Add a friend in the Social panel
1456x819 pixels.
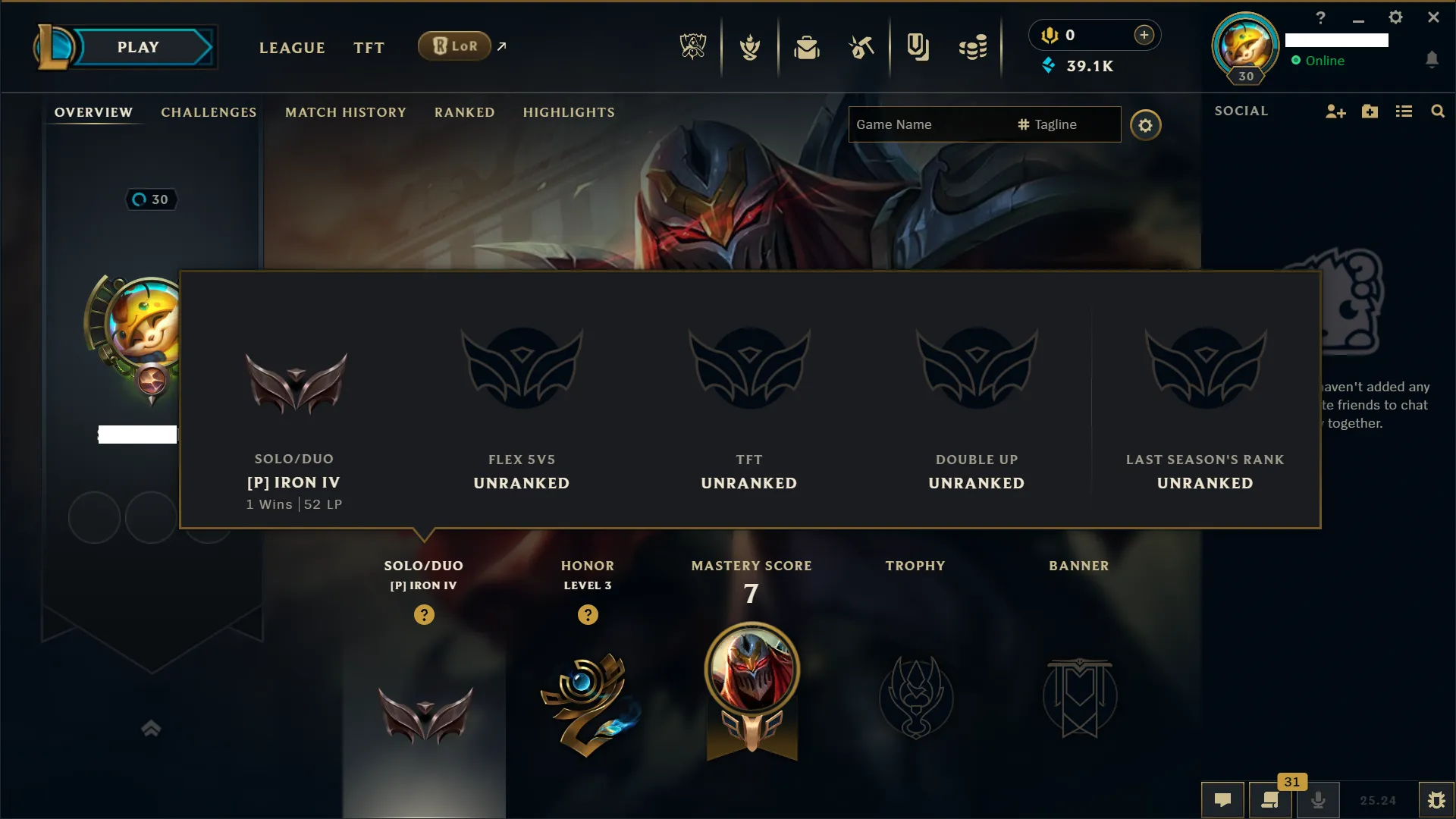(x=1335, y=111)
